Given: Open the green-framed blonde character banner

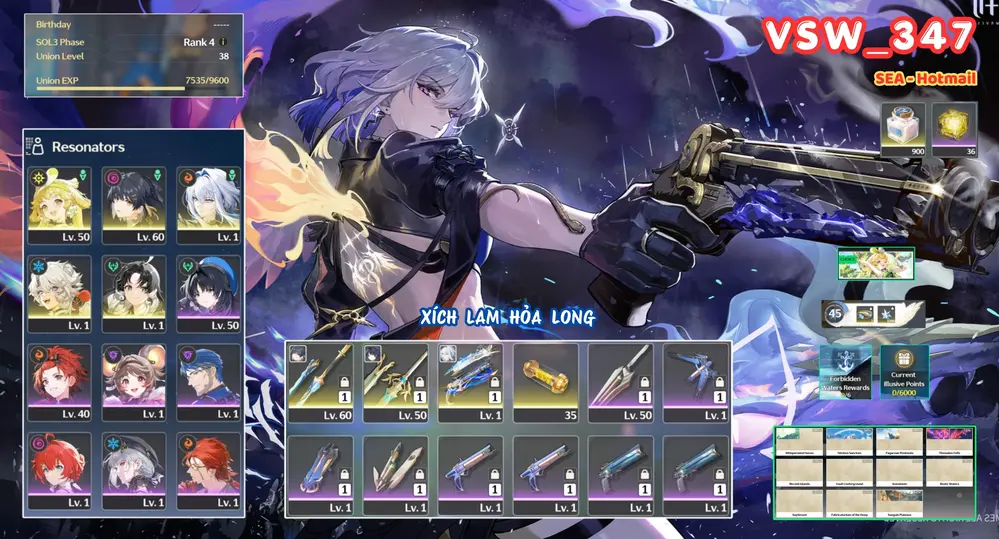Looking at the screenshot, I should pyautogui.click(x=876, y=264).
